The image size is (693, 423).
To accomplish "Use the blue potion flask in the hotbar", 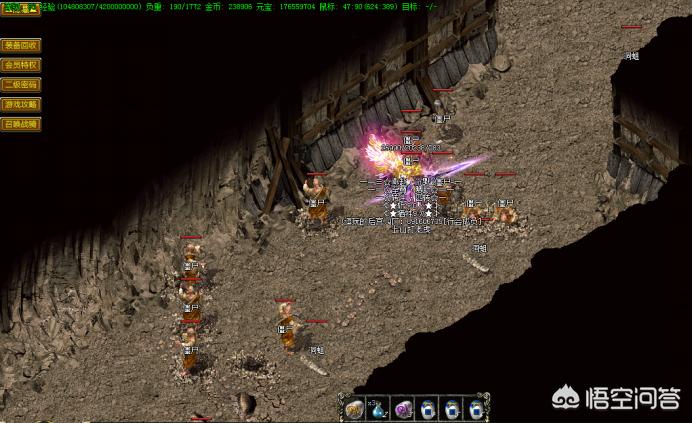I will (379, 408).
